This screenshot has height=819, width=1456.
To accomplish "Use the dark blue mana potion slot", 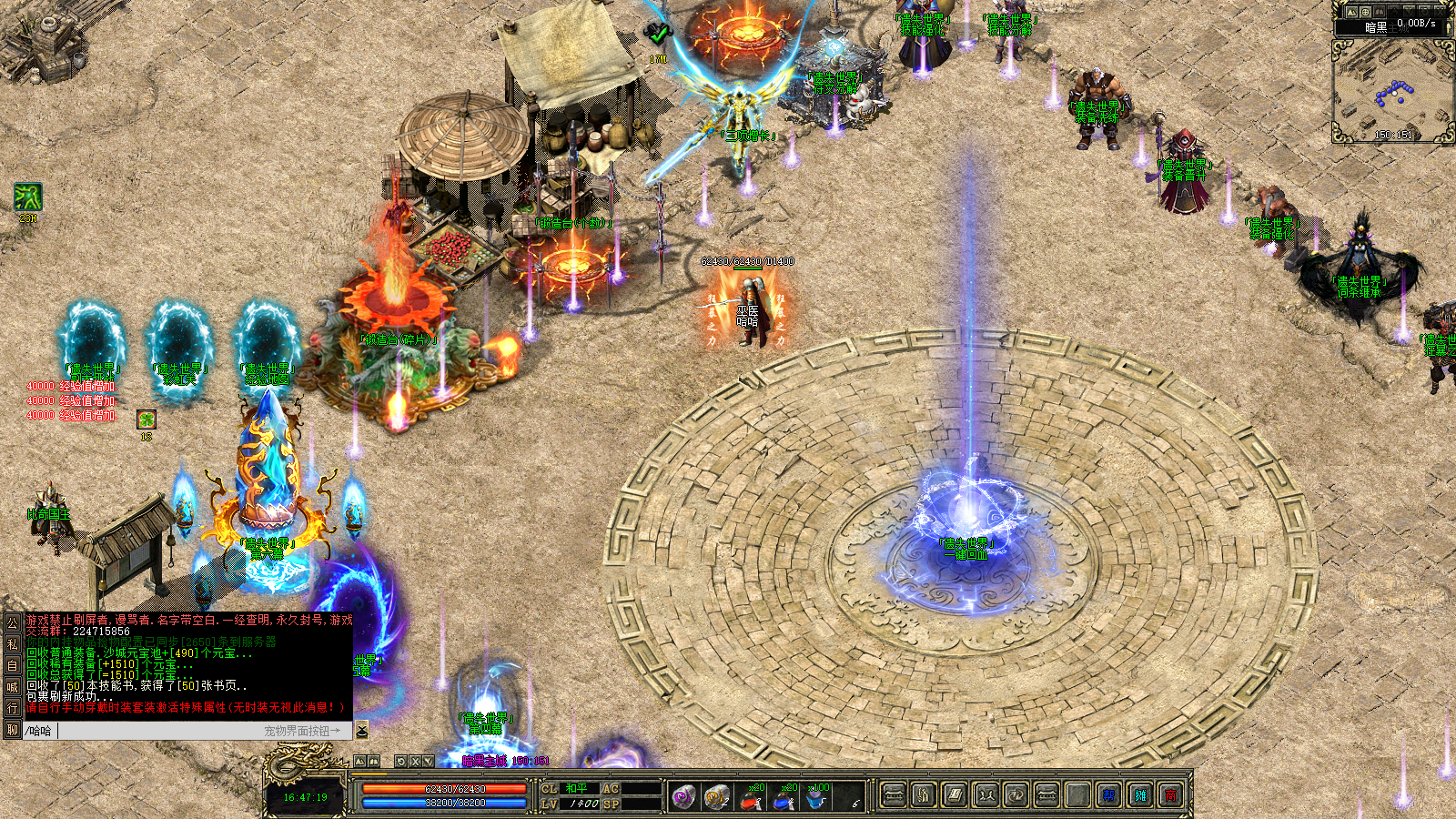I will click(x=784, y=797).
